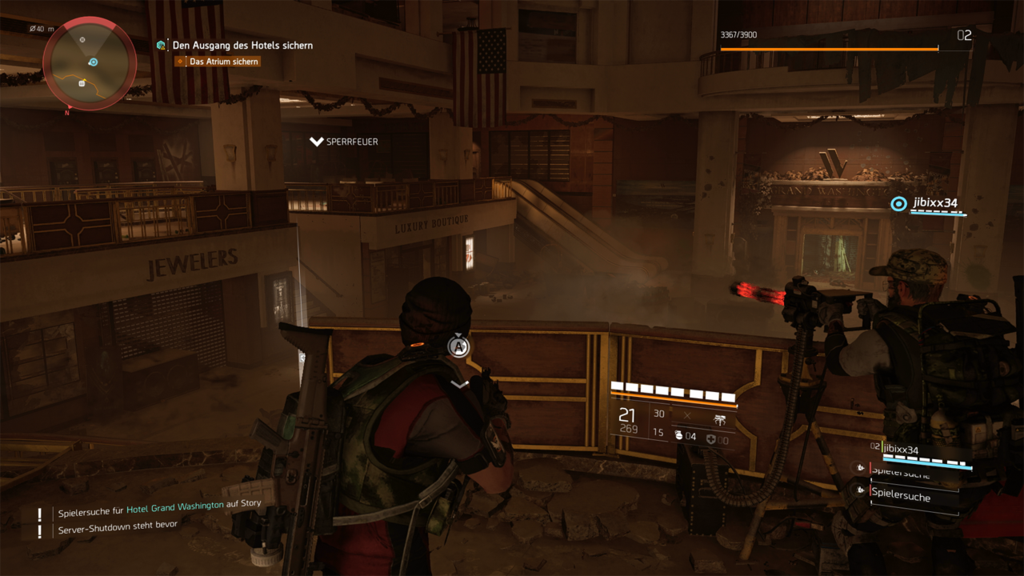Click the jibixx34 nameplate above the teammate
The width and height of the screenshot is (1024, 576).
(x=934, y=203)
